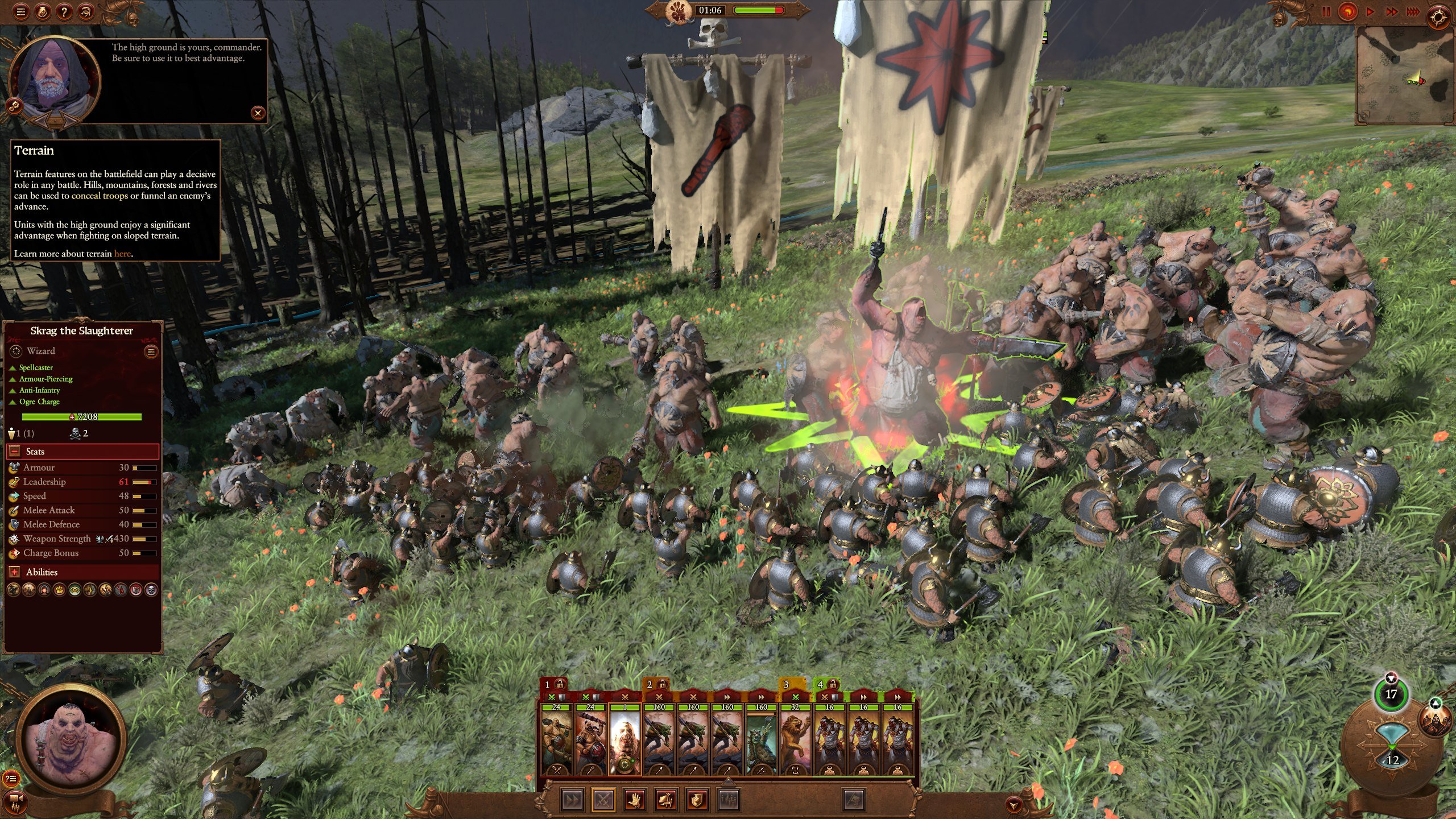Collapse the Stats section
Image resolution: width=1456 pixels, height=819 pixels.
click(x=15, y=452)
